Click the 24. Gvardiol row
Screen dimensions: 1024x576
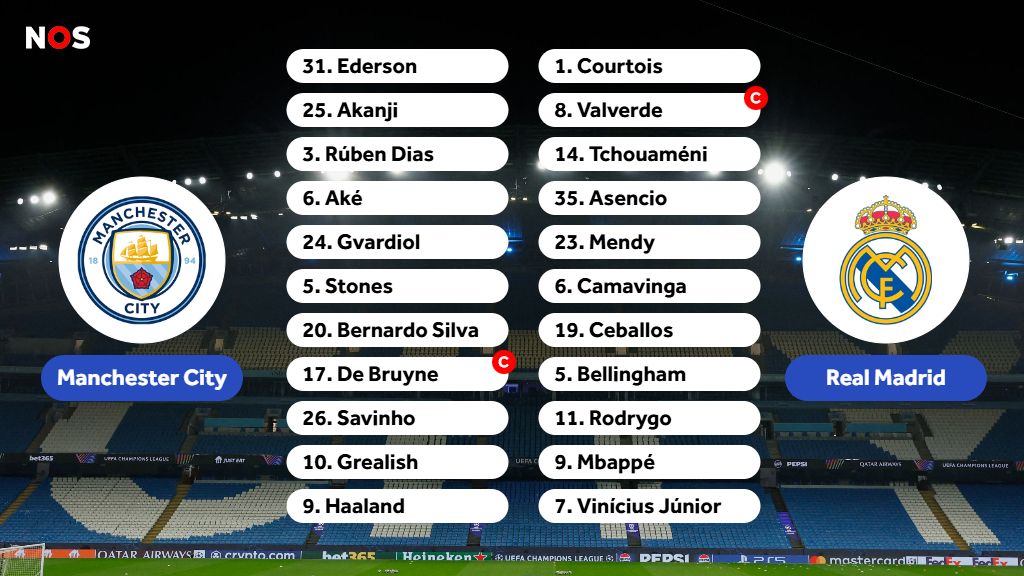(x=397, y=242)
